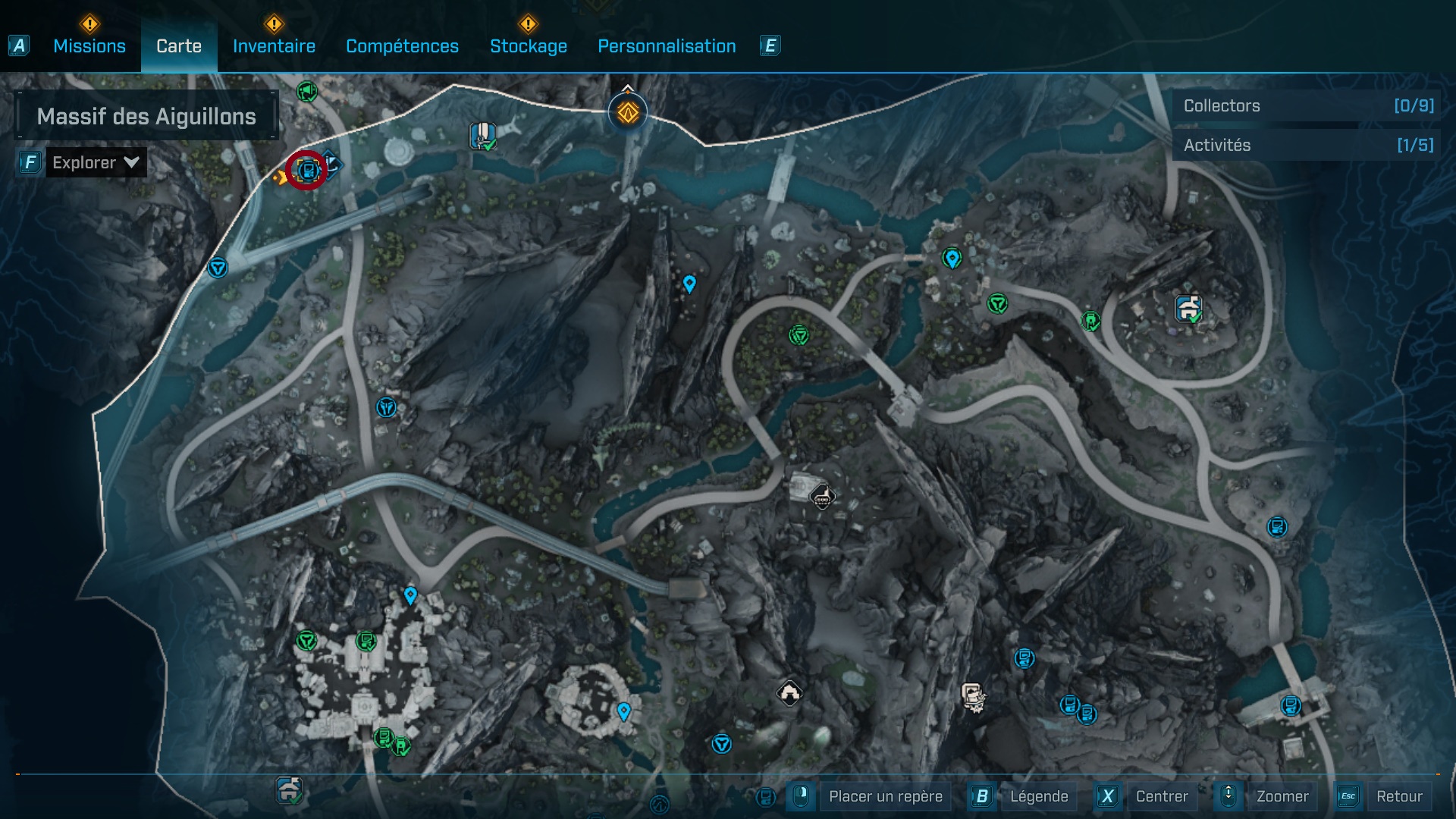Screen dimensions: 1456x819
Task: Switch to the Inventaire tab
Action: (274, 46)
